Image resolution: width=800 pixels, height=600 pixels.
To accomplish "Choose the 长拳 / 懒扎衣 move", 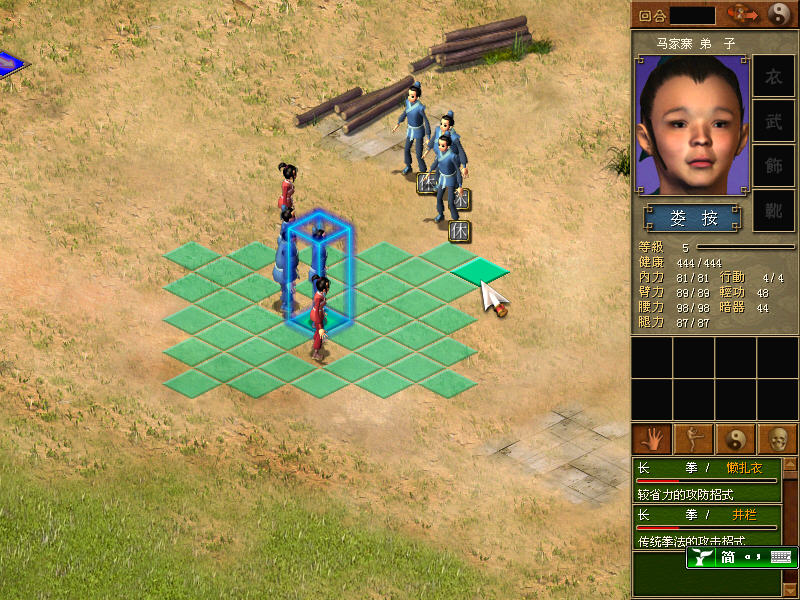I will 707,478.
